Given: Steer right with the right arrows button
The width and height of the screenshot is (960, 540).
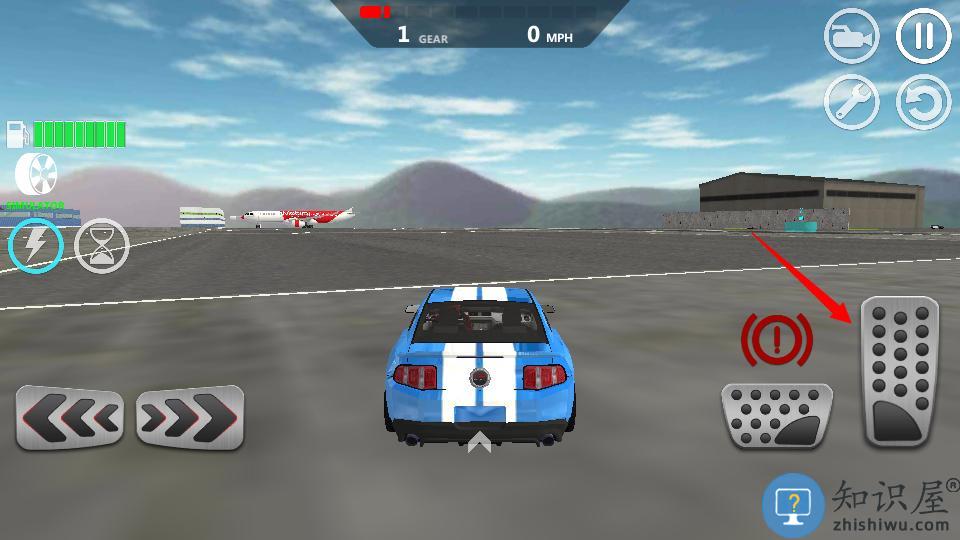Looking at the screenshot, I should 190,417.
